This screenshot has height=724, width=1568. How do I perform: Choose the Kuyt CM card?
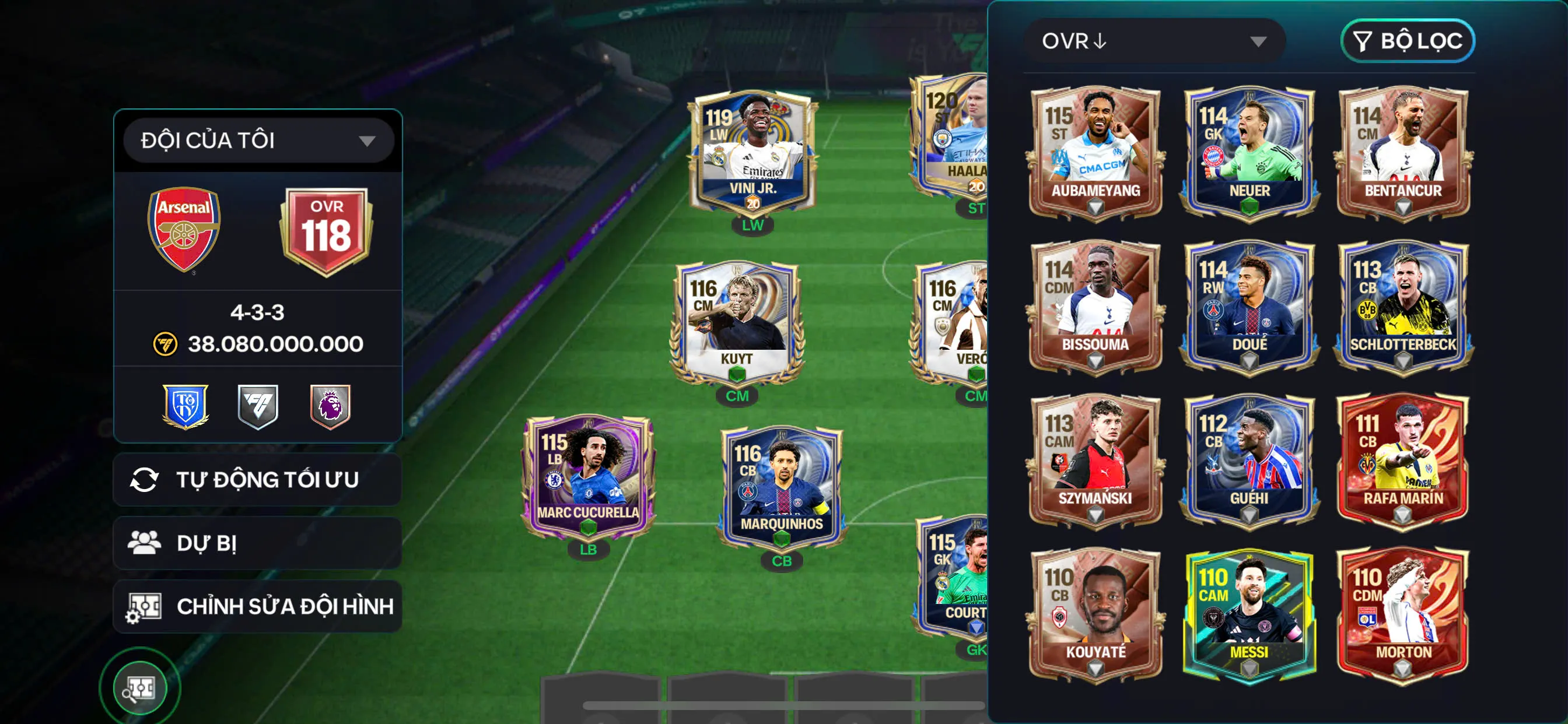pyautogui.click(x=737, y=325)
